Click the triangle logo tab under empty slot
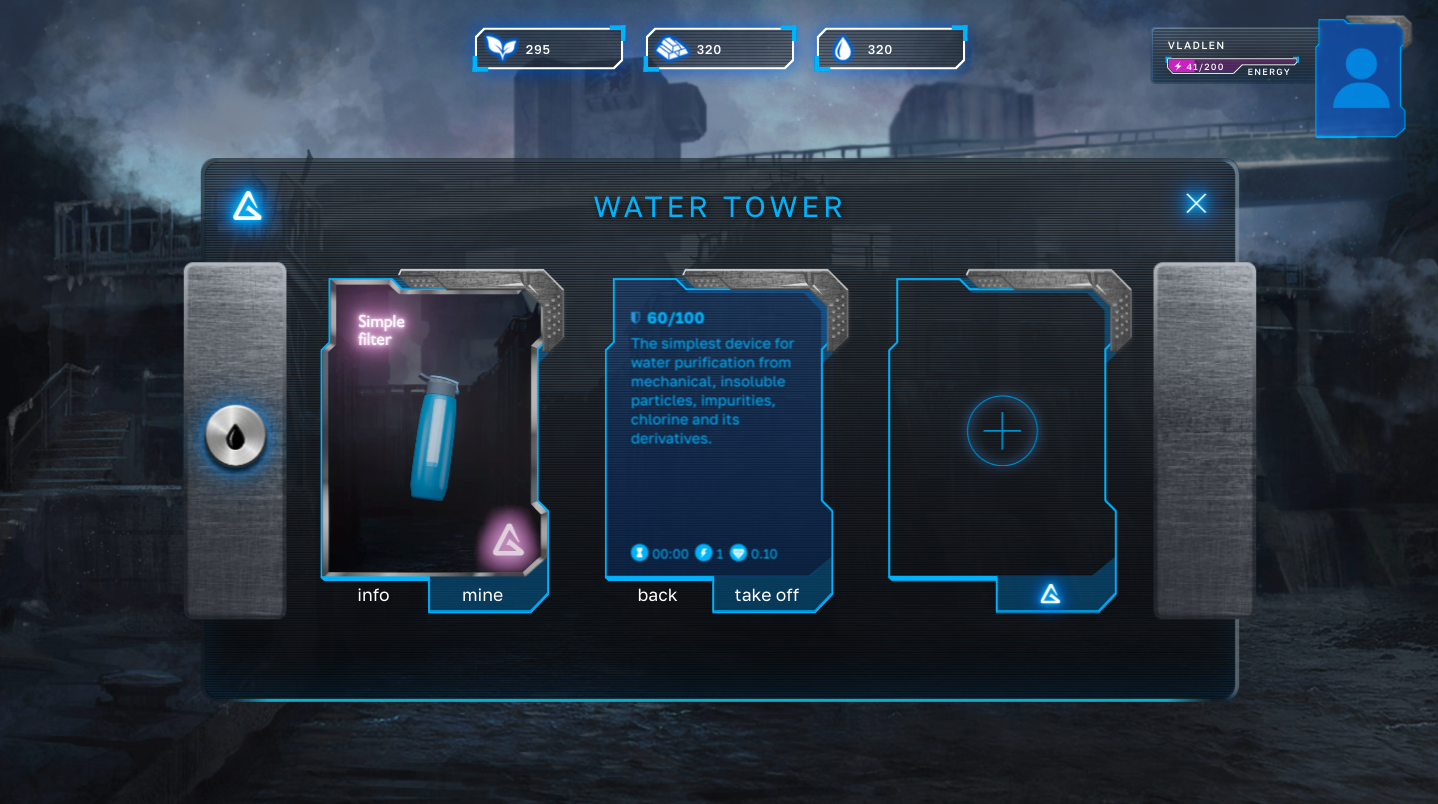The image size is (1438, 804). click(1050, 595)
